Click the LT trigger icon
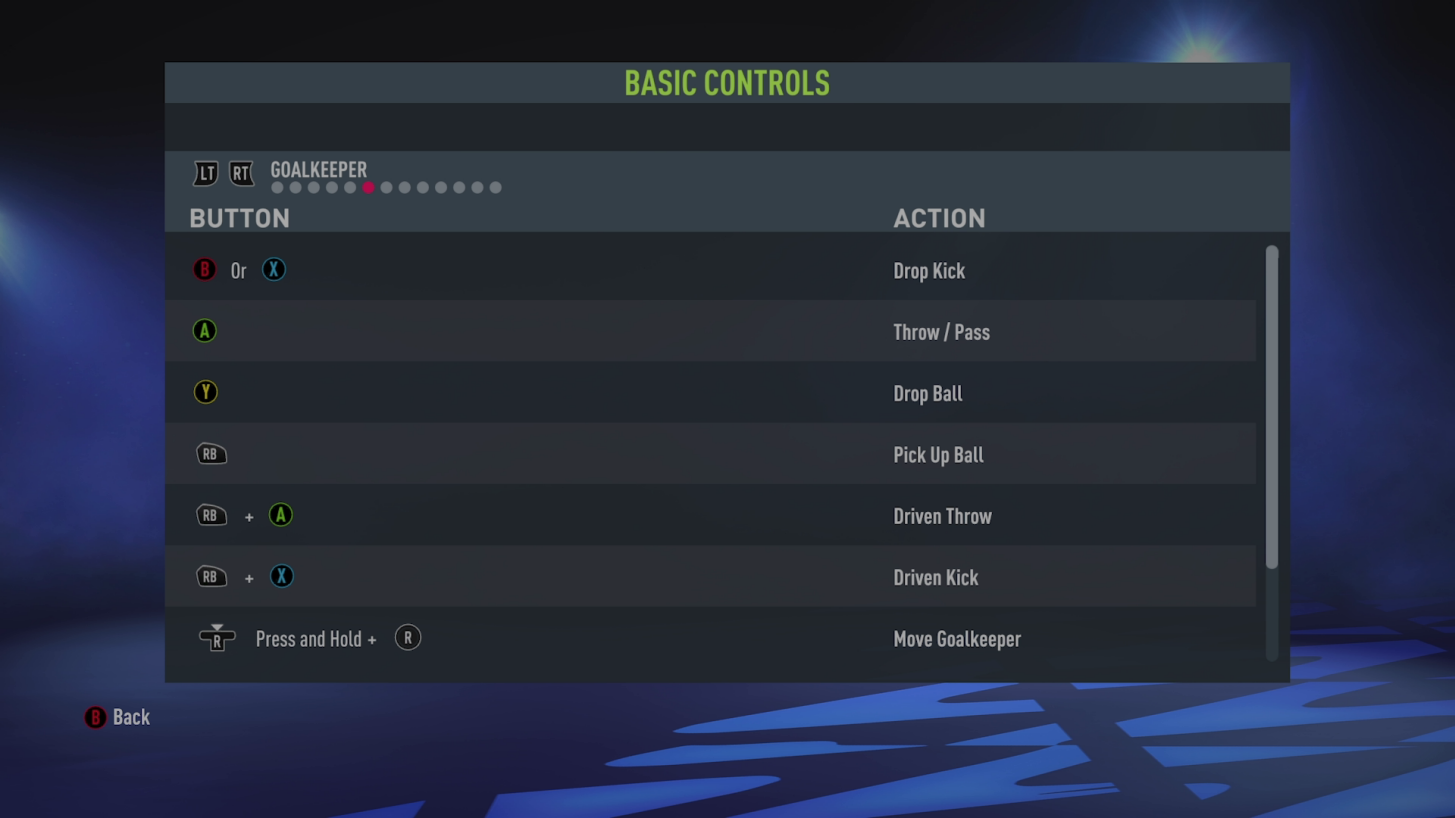The image size is (1455, 818). click(x=206, y=173)
